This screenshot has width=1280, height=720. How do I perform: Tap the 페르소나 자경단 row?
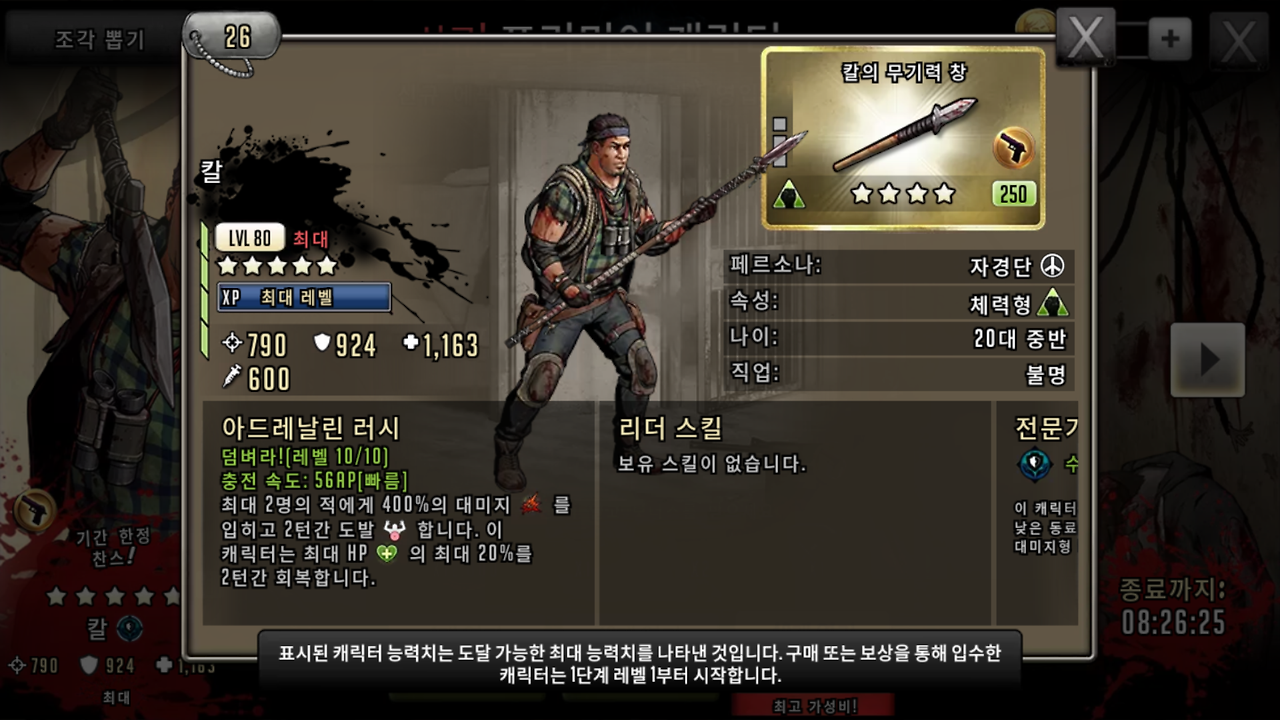[899, 266]
